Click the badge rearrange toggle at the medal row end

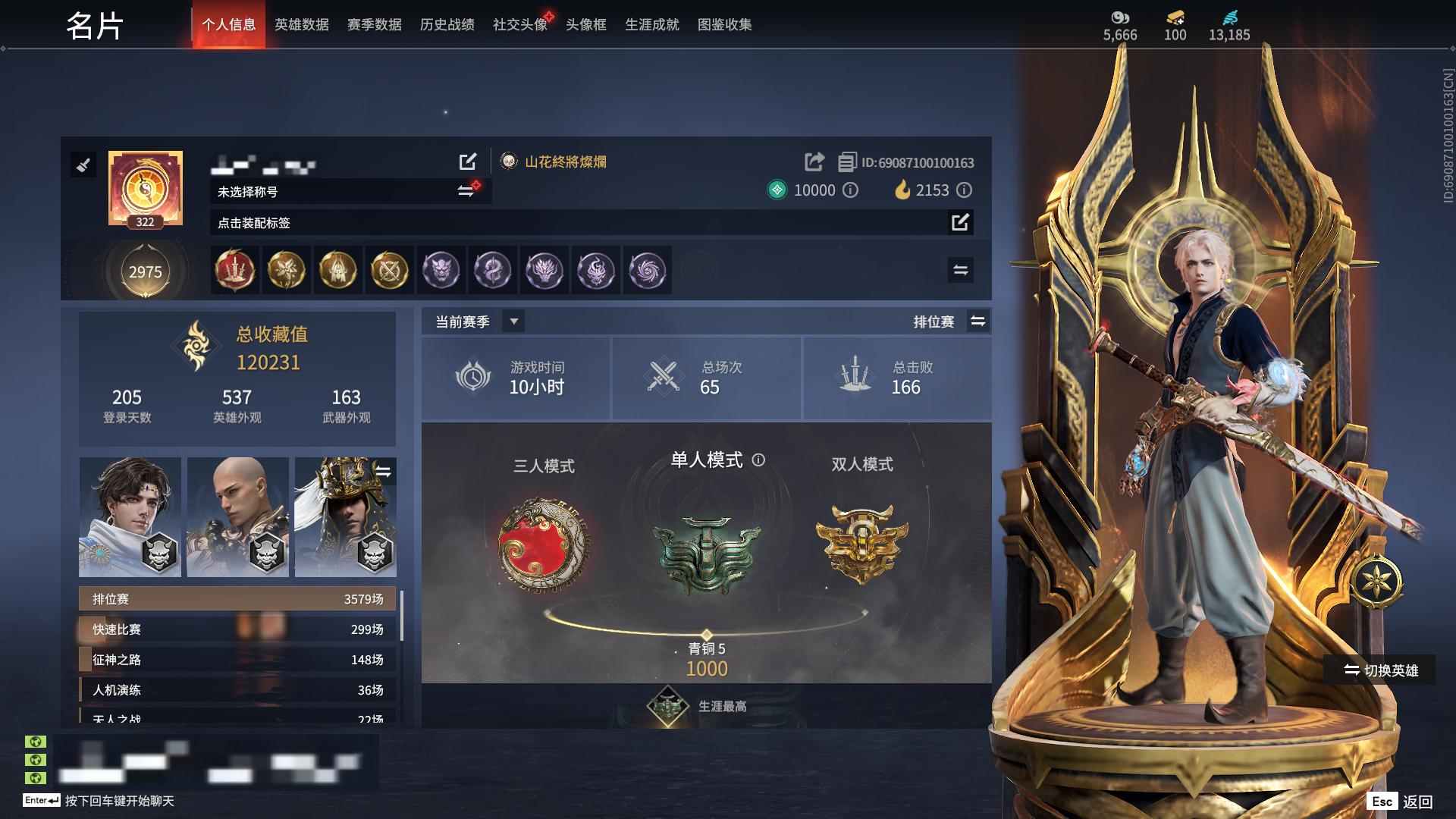tap(959, 270)
